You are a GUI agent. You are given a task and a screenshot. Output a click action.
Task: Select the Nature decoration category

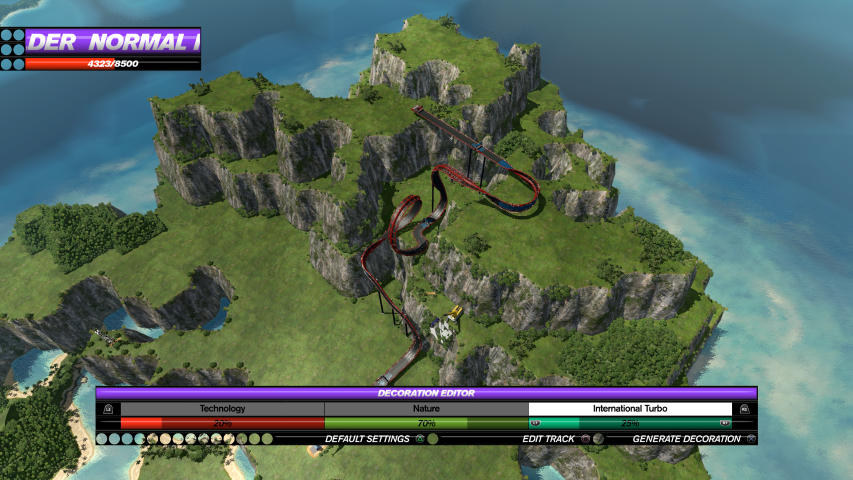pyautogui.click(x=426, y=409)
